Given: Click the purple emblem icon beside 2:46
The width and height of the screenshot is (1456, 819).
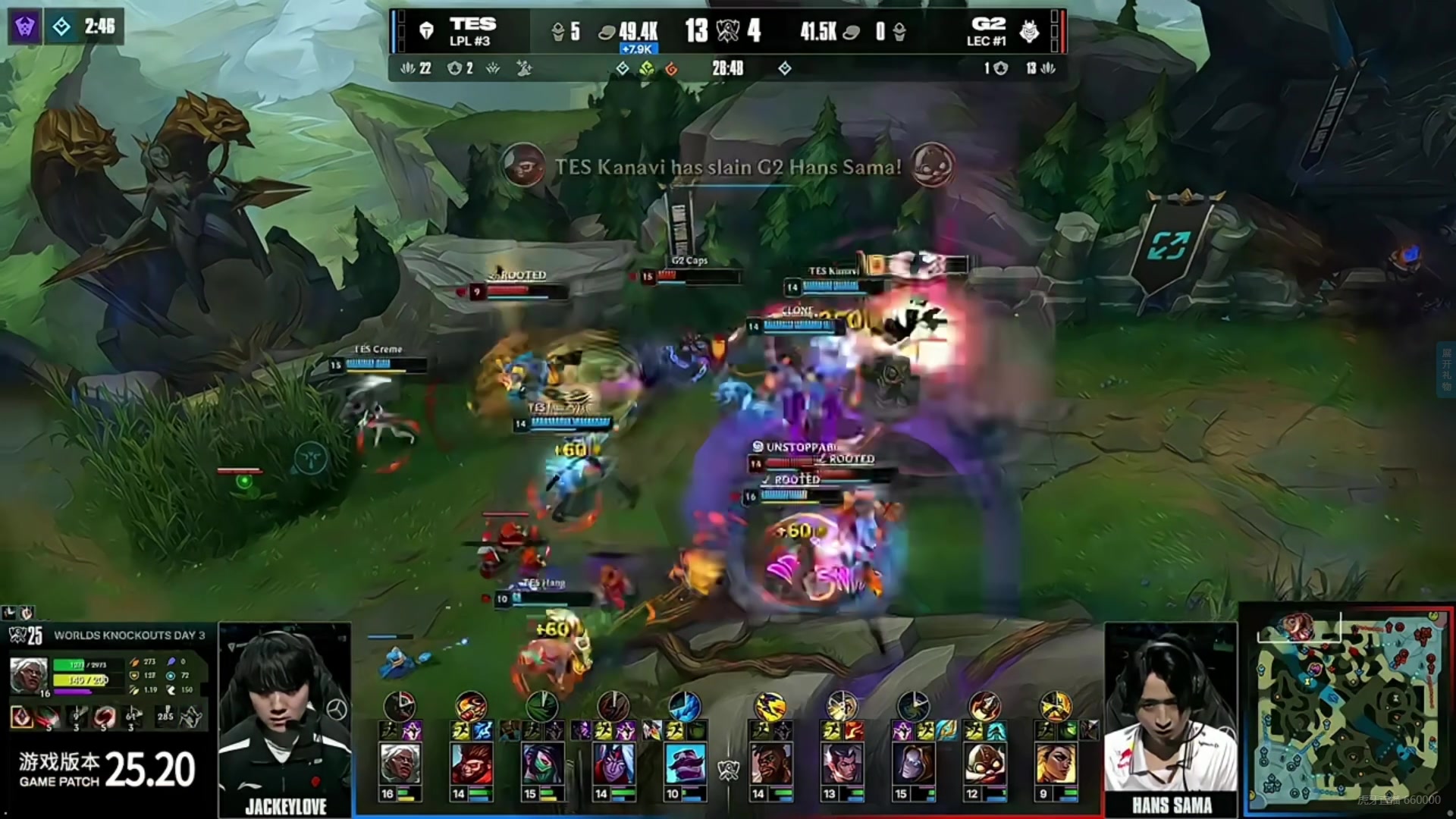Looking at the screenshot, I should pos(25,27).
